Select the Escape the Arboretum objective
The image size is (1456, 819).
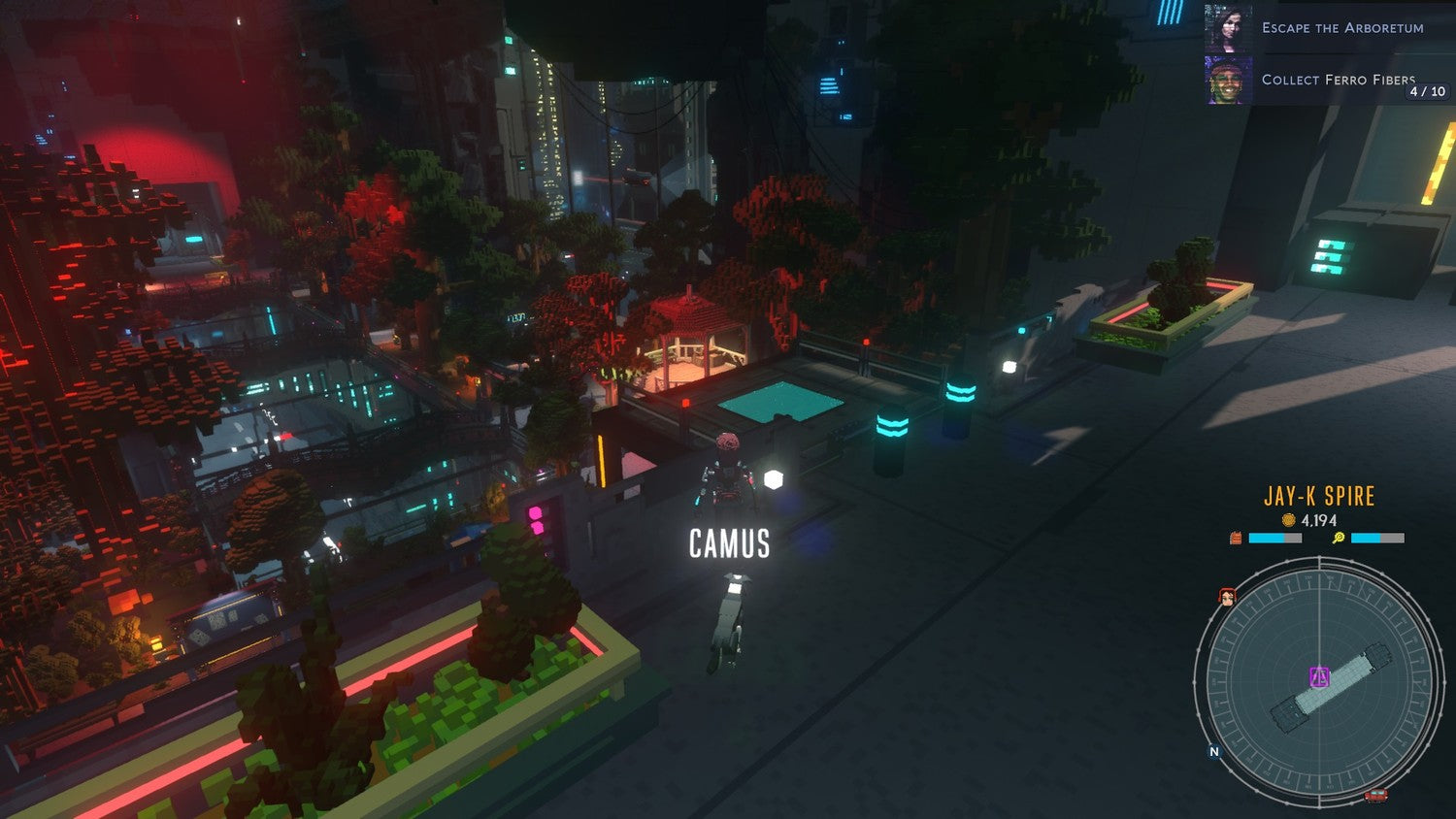click(x=1341, y=28)
